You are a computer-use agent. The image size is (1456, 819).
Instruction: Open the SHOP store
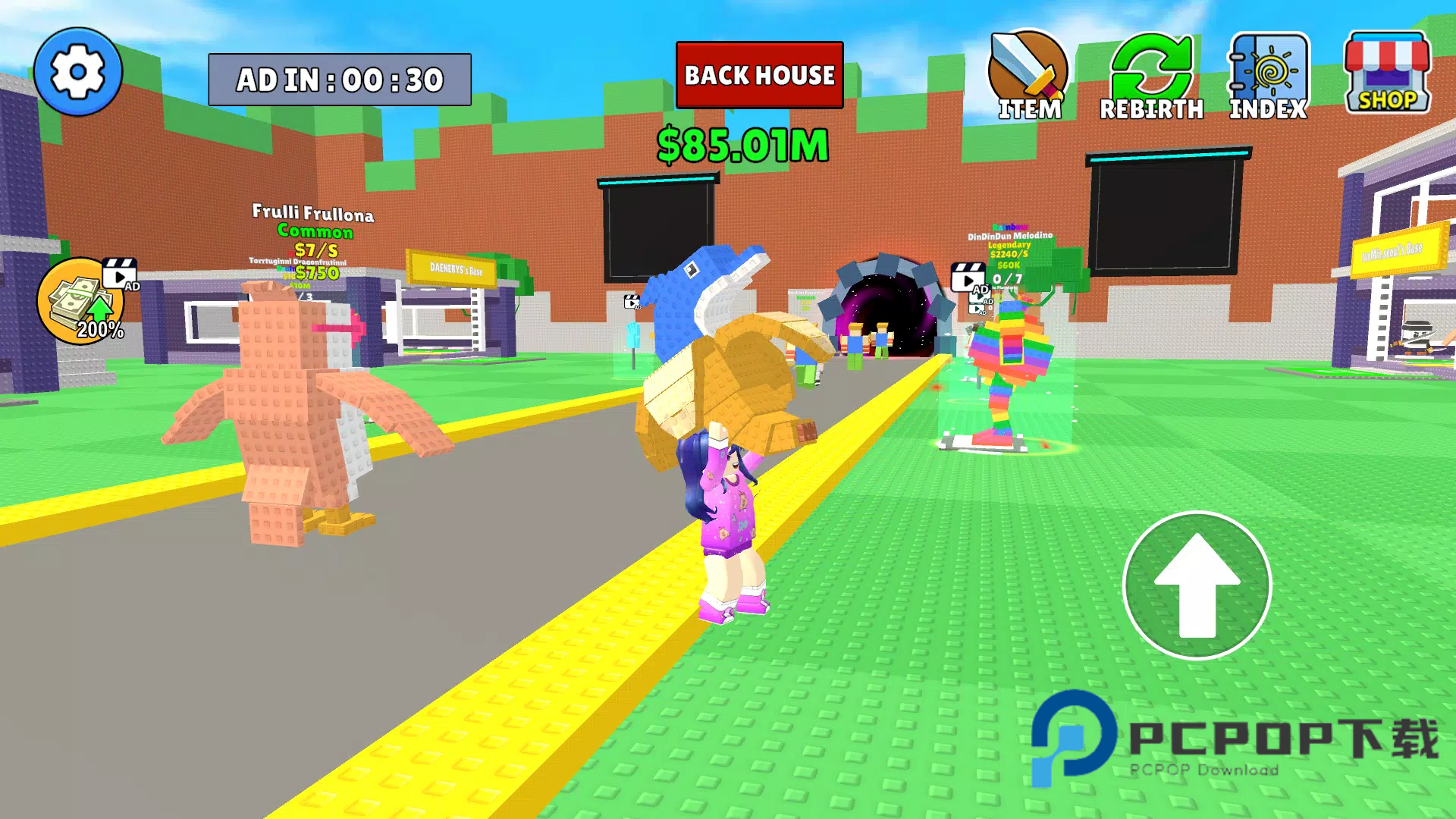click(x=1387, y=74)
